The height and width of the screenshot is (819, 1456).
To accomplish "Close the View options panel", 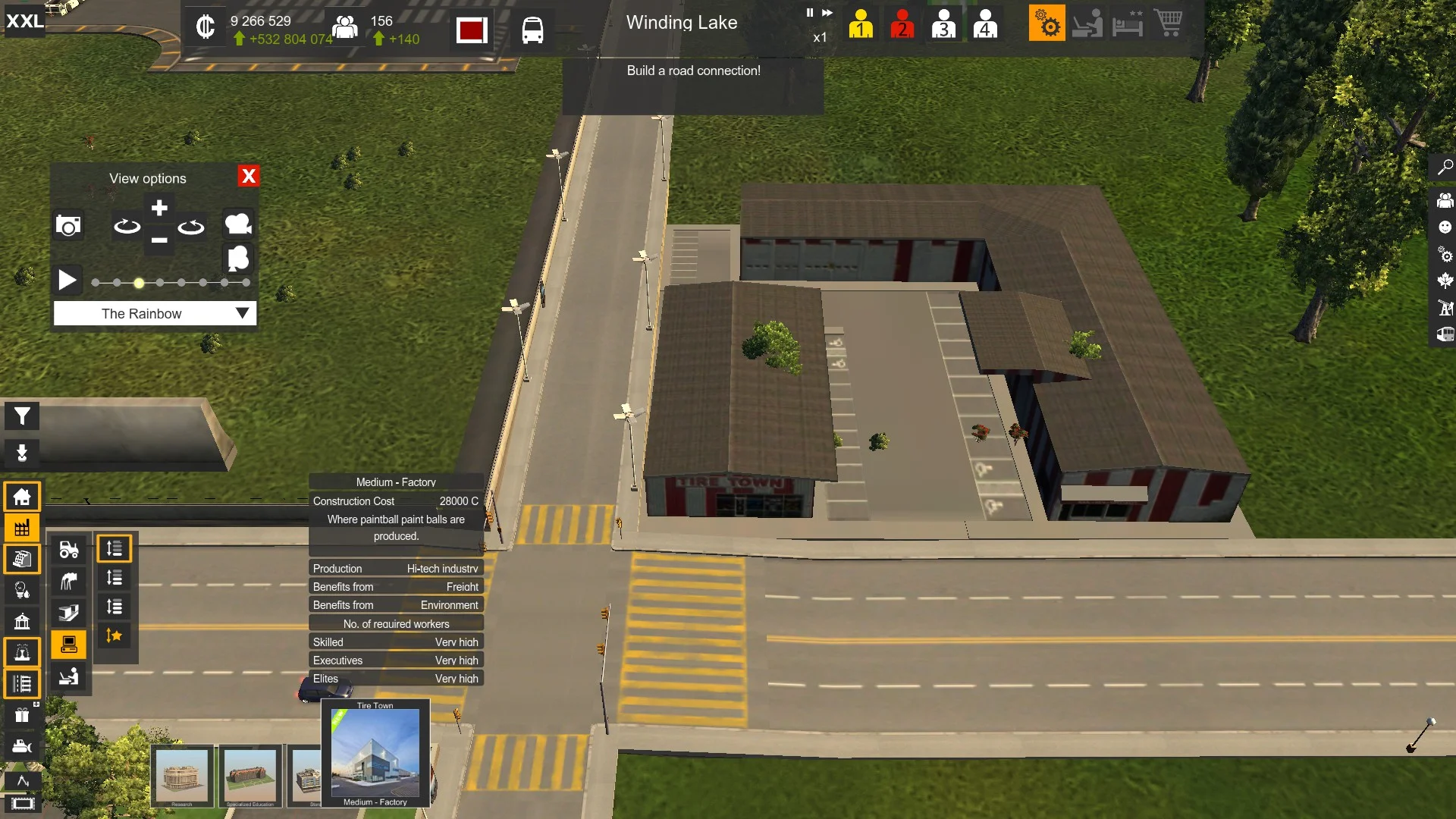I will click(x=248, y=176).
